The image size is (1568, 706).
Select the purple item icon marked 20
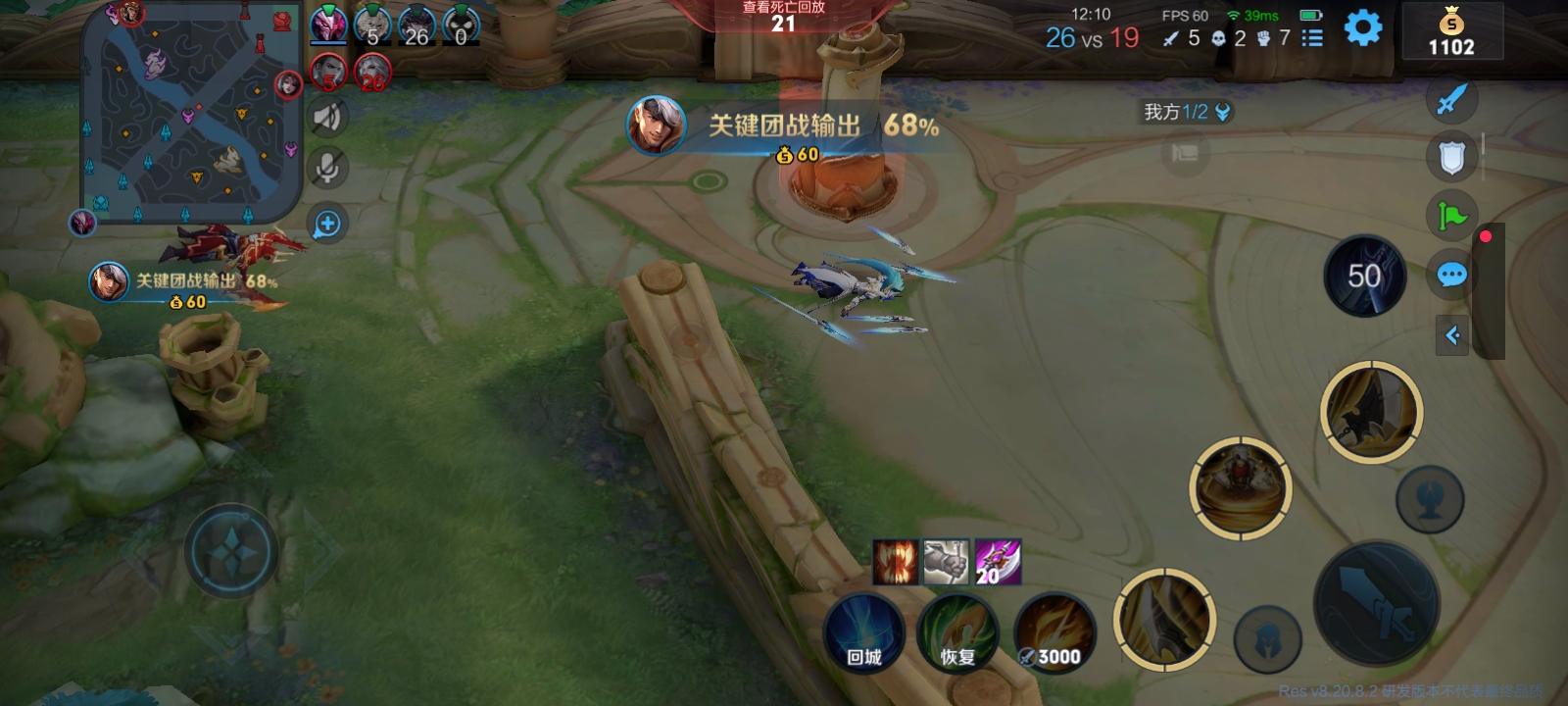[x=998, y=562]
